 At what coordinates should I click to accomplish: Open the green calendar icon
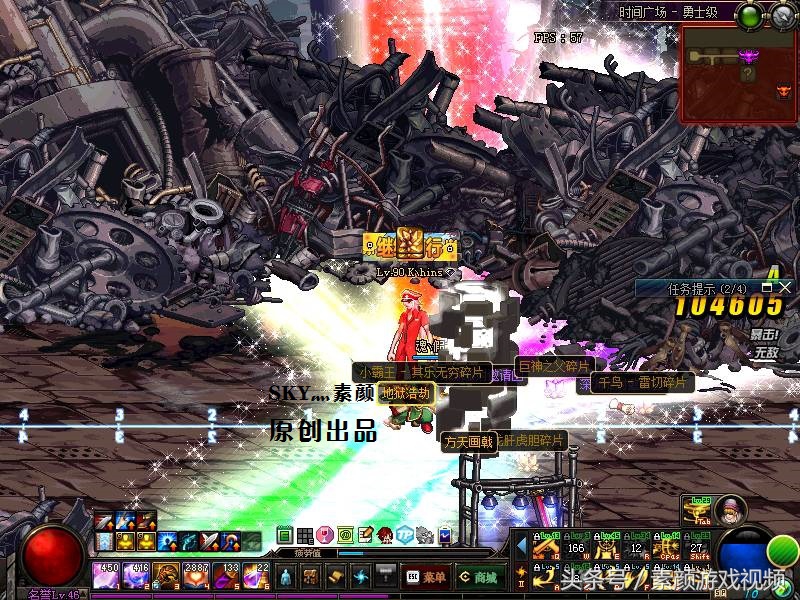pos(284,535)
